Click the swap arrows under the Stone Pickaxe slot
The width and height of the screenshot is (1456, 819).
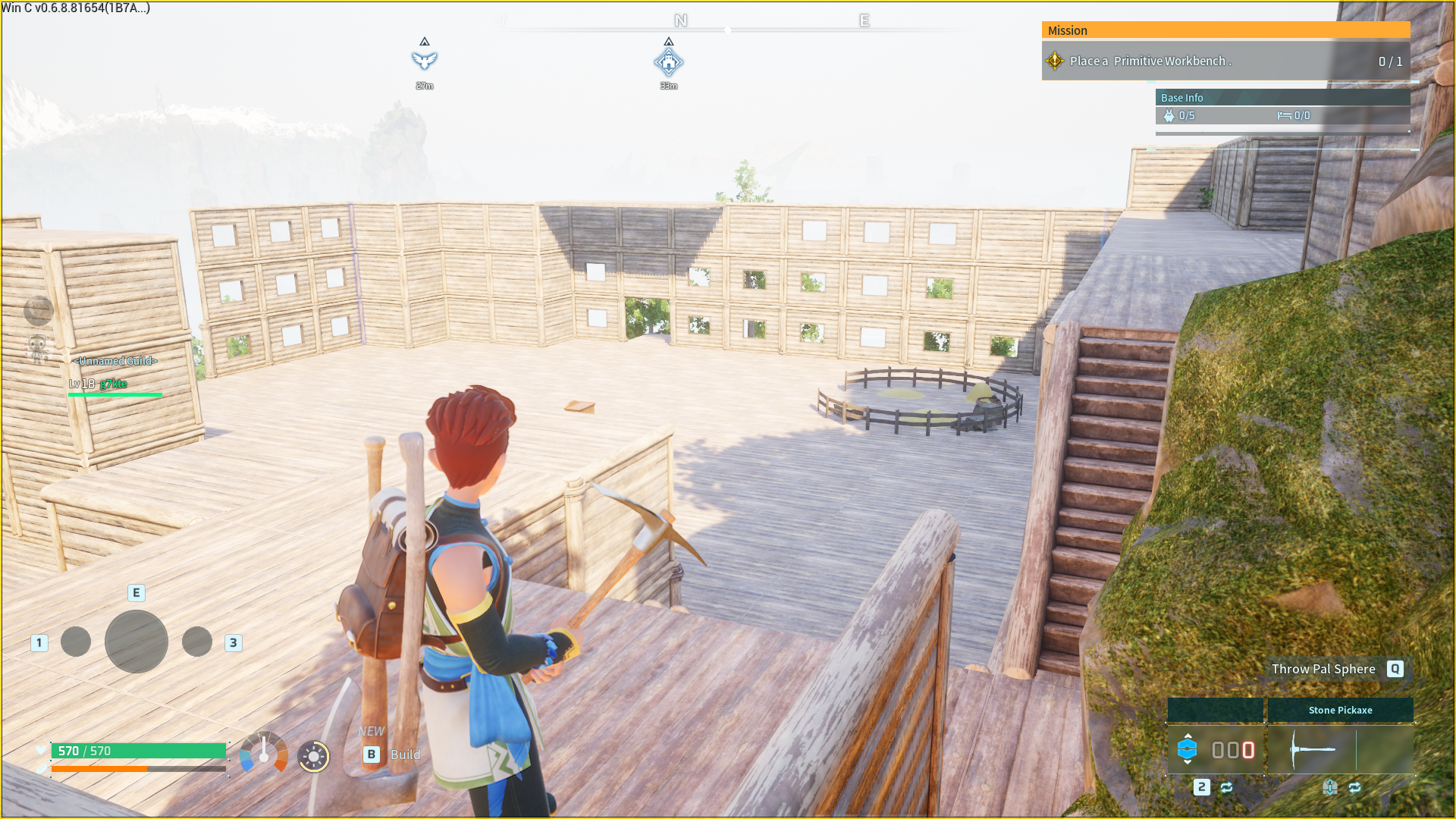(1354, 789)
